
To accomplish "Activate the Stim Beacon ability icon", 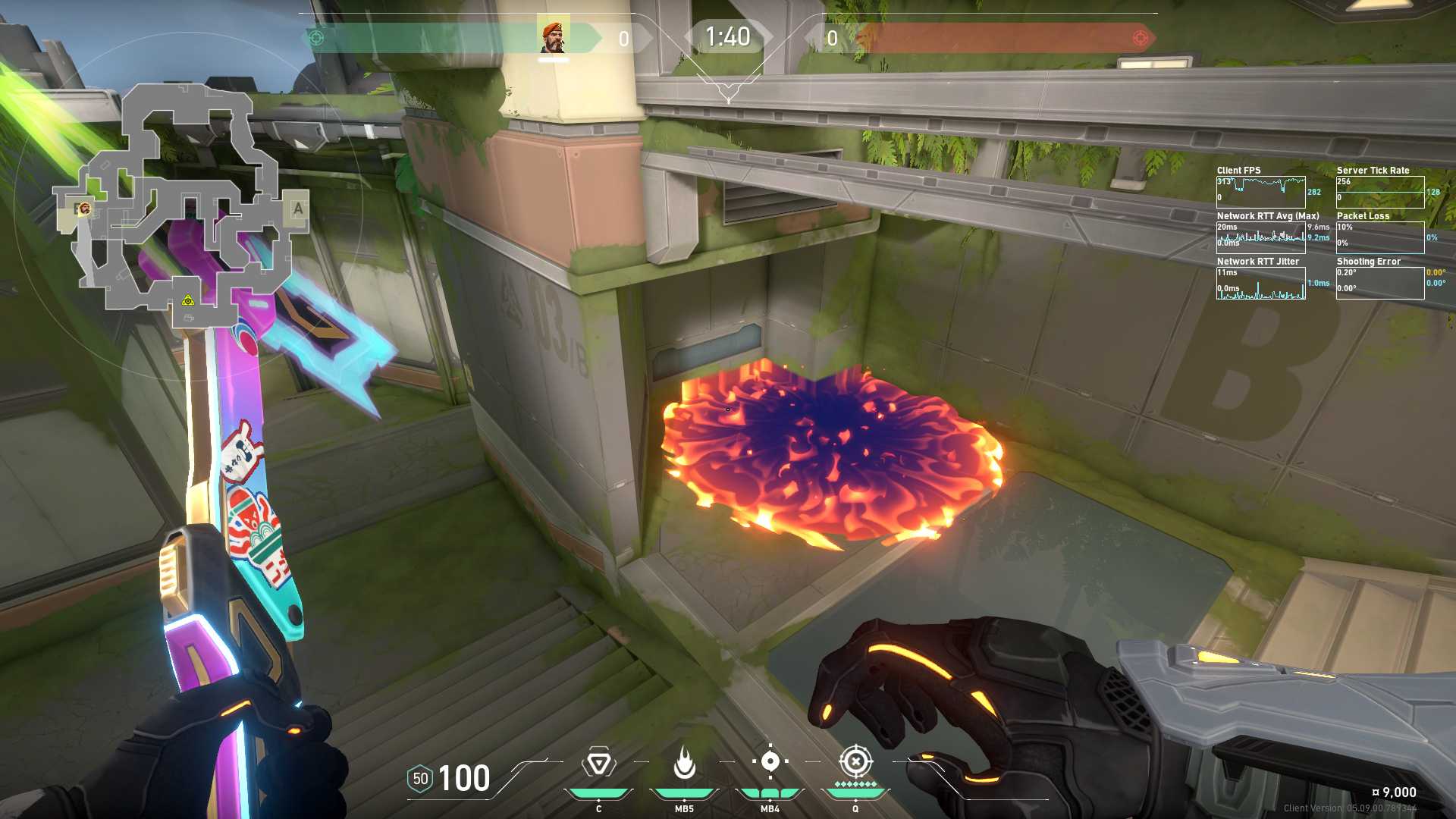I will click(x=598, y=763).
